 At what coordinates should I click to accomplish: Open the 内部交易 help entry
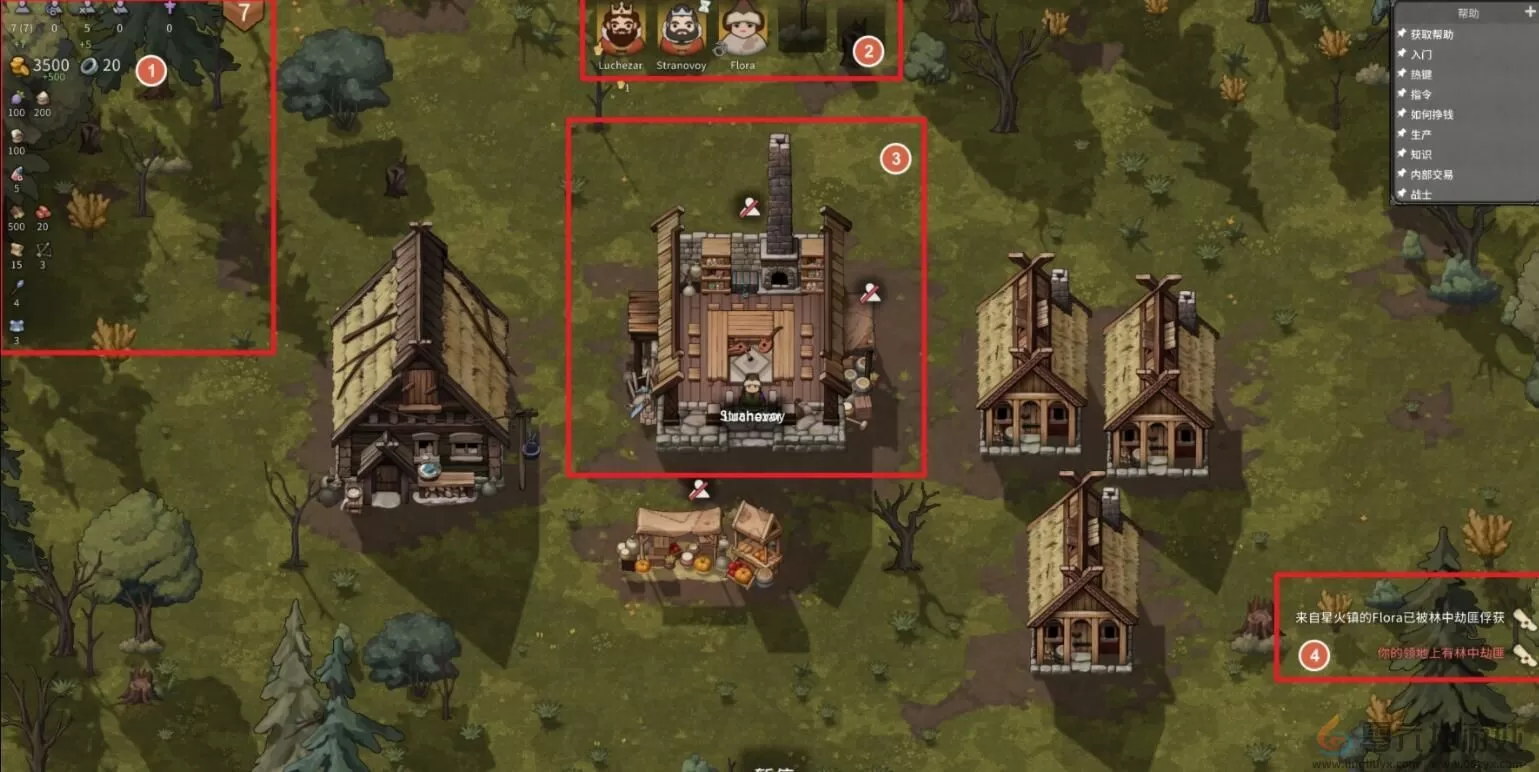tap(1431, 174)
